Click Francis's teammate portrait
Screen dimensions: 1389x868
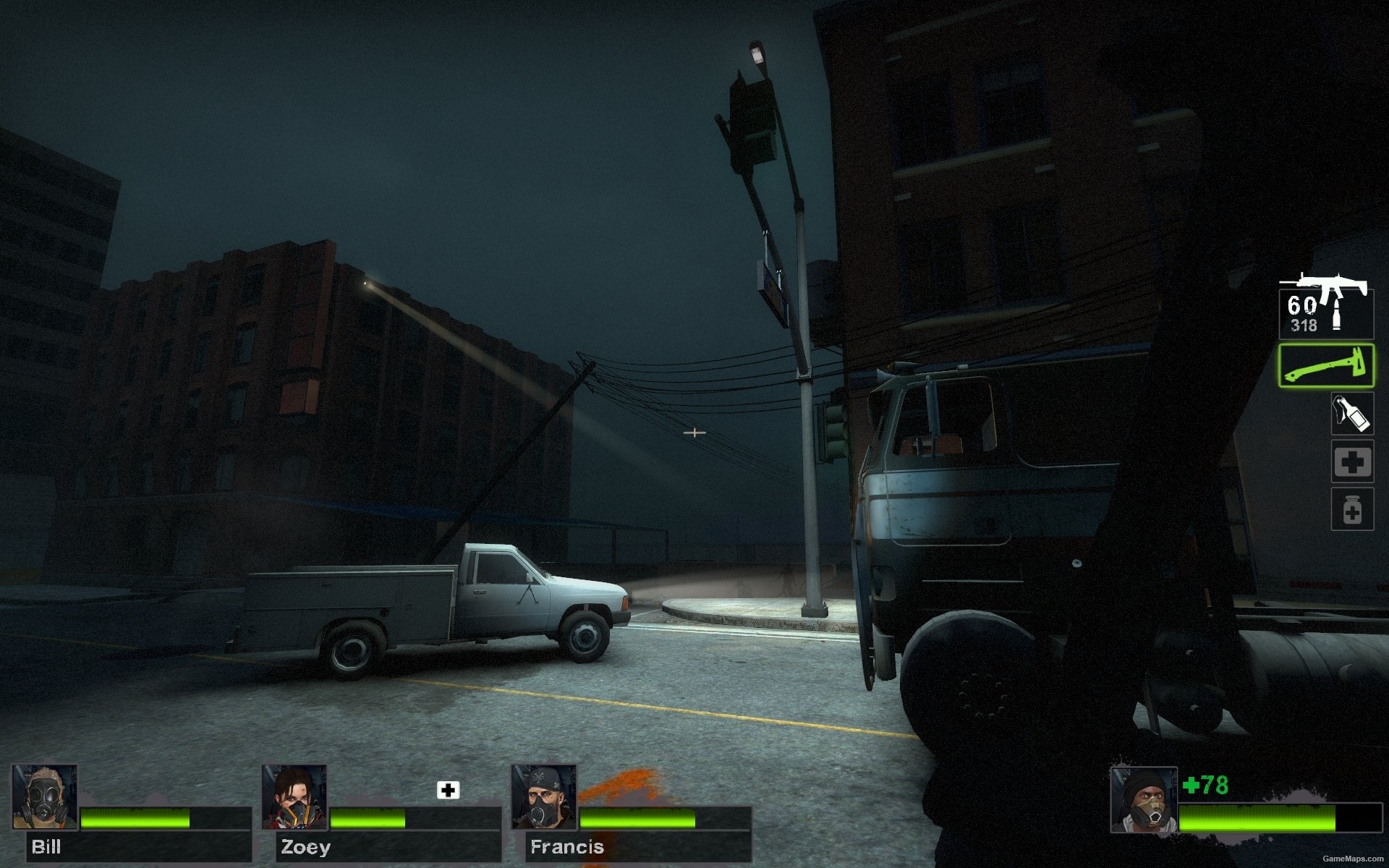point(544,797)
